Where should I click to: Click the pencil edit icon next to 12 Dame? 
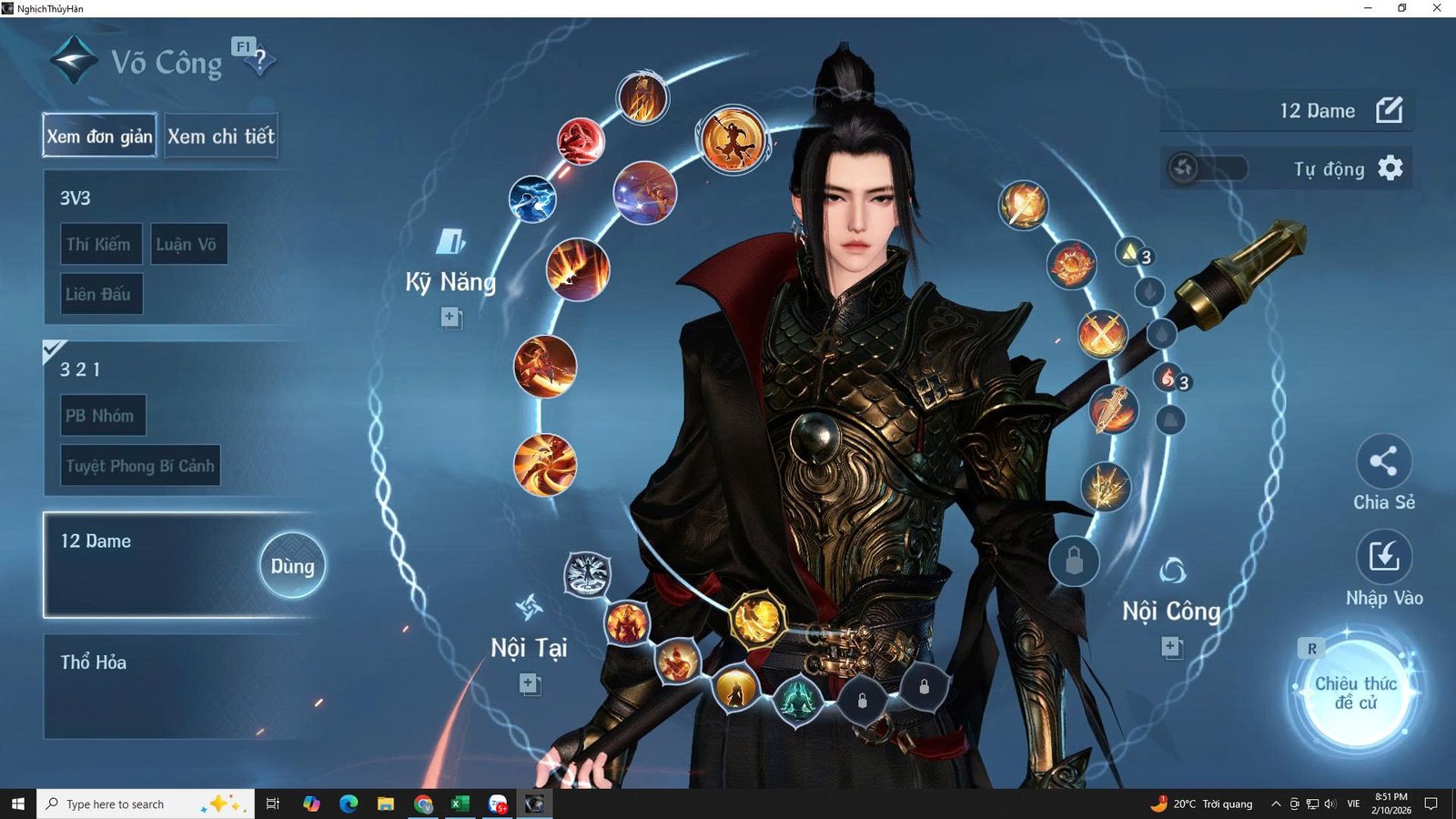(x=1391, y=110)
